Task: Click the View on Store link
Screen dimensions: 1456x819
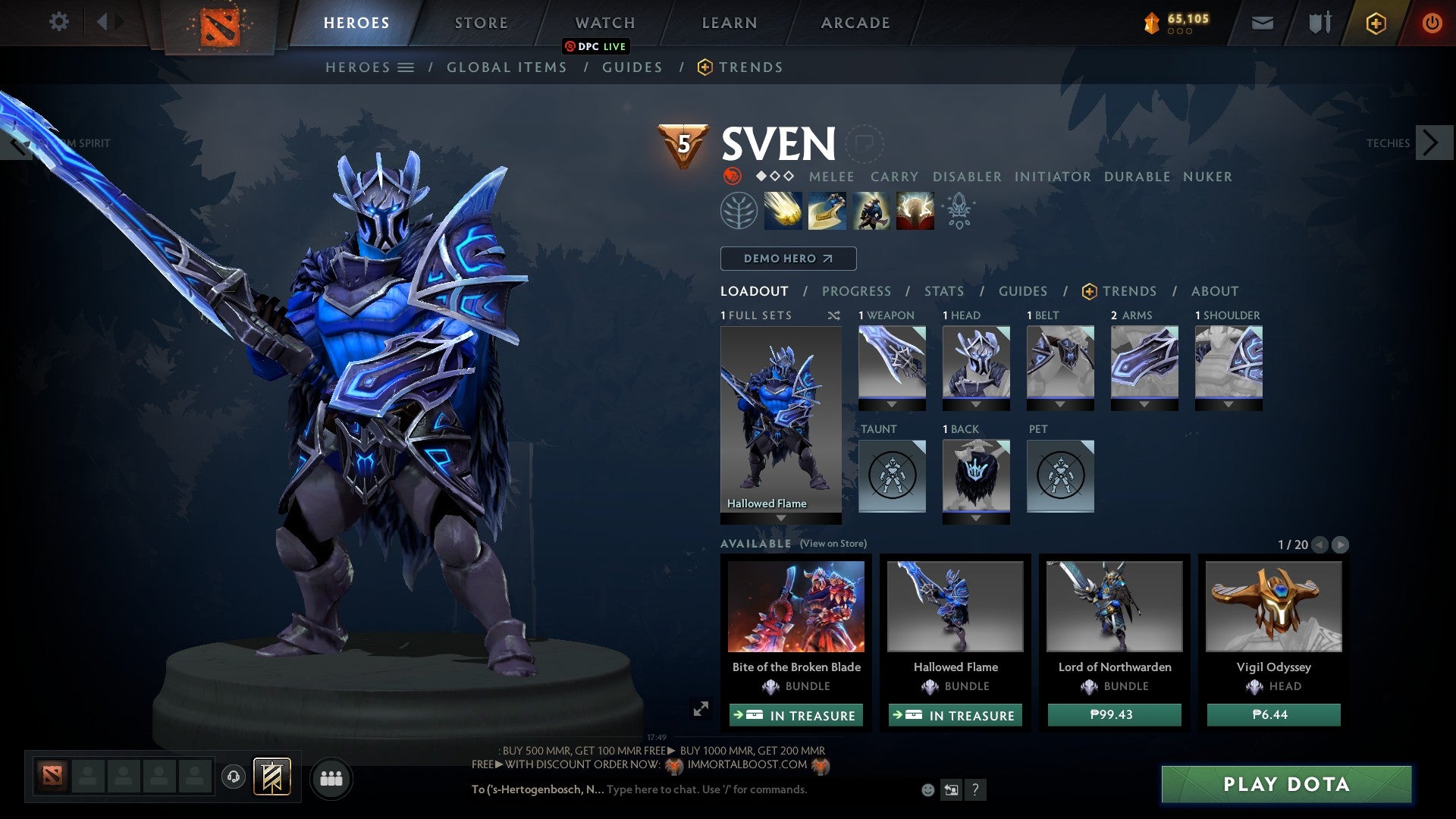Action: pos(833,544)
